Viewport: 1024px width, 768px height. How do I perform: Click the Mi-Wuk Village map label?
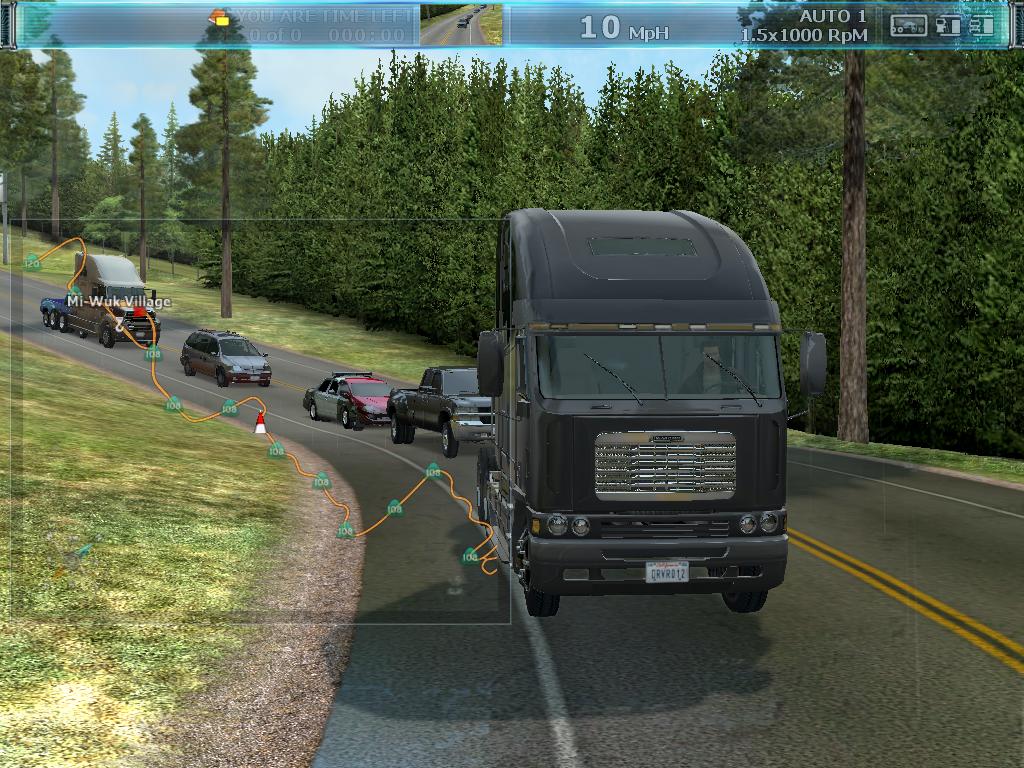coord(119,301)
